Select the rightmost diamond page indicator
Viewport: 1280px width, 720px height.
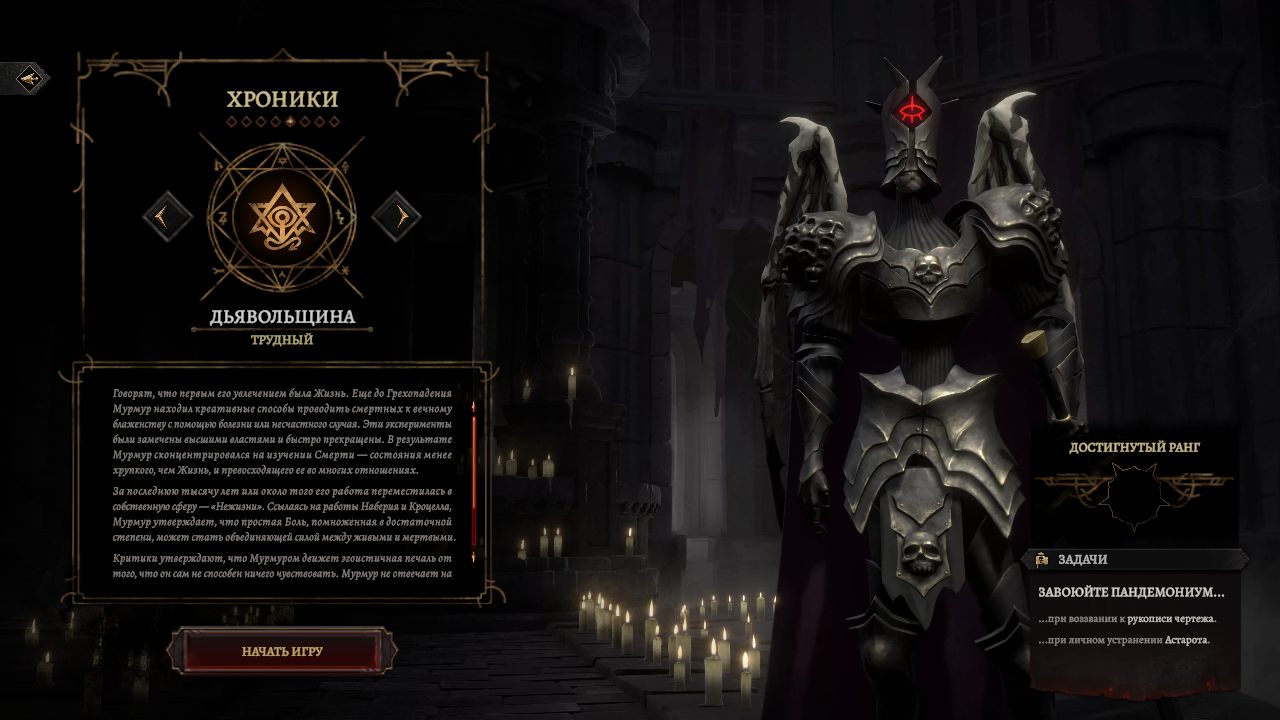[334, 122]
